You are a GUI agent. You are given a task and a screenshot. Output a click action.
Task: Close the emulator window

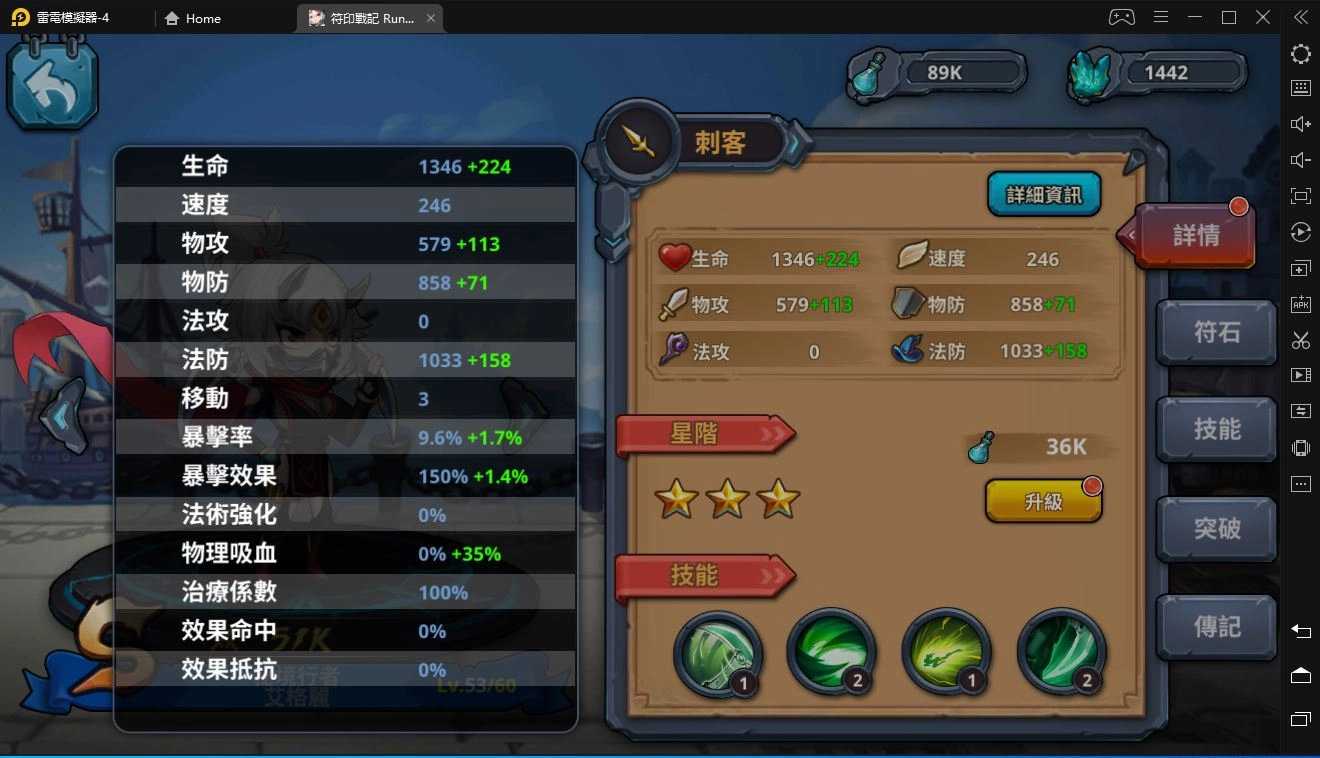pyautogui.click(x=1263, y=17)
